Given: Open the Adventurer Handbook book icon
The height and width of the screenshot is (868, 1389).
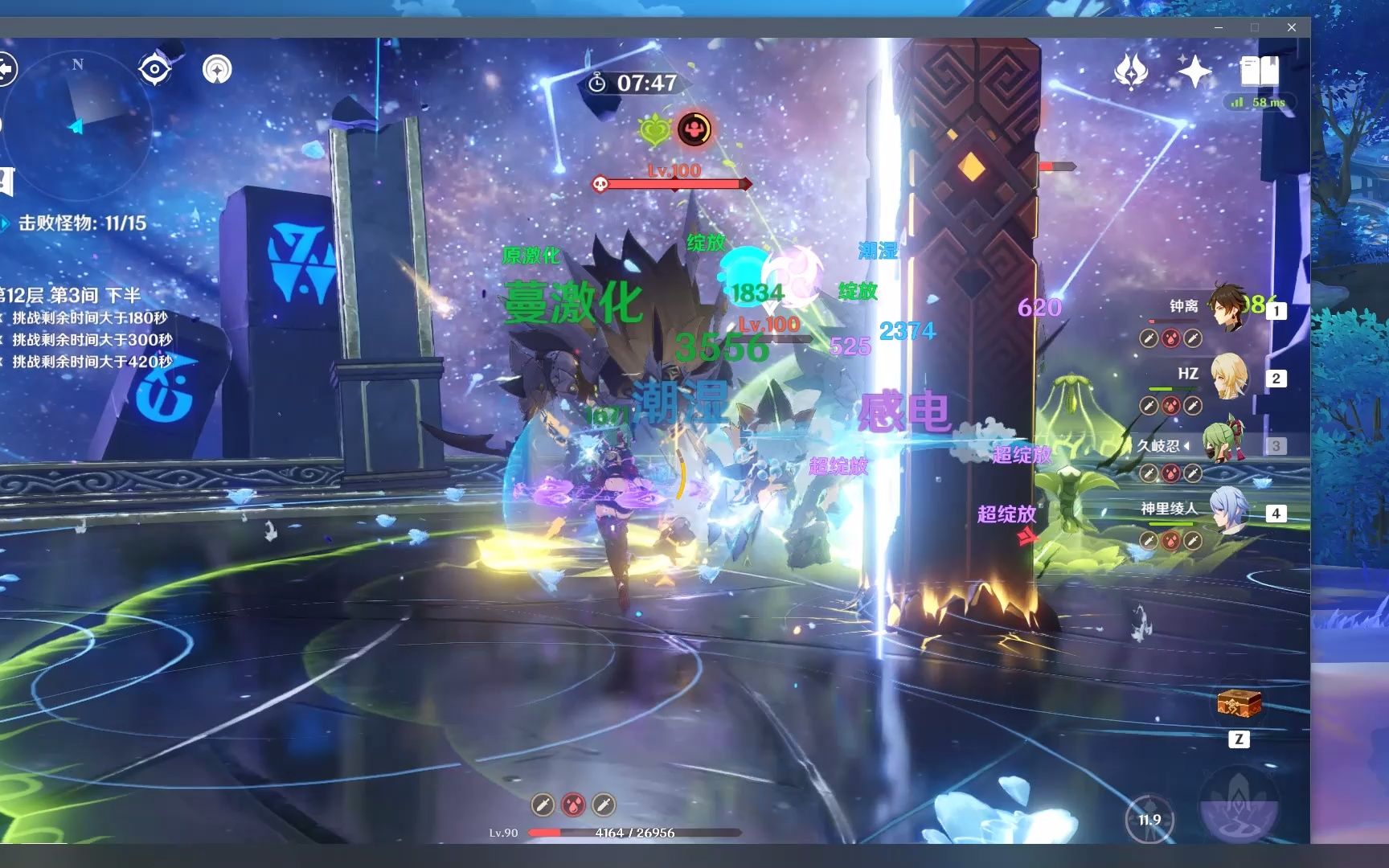Looking at the screenshot, I should coord(1259,72).
